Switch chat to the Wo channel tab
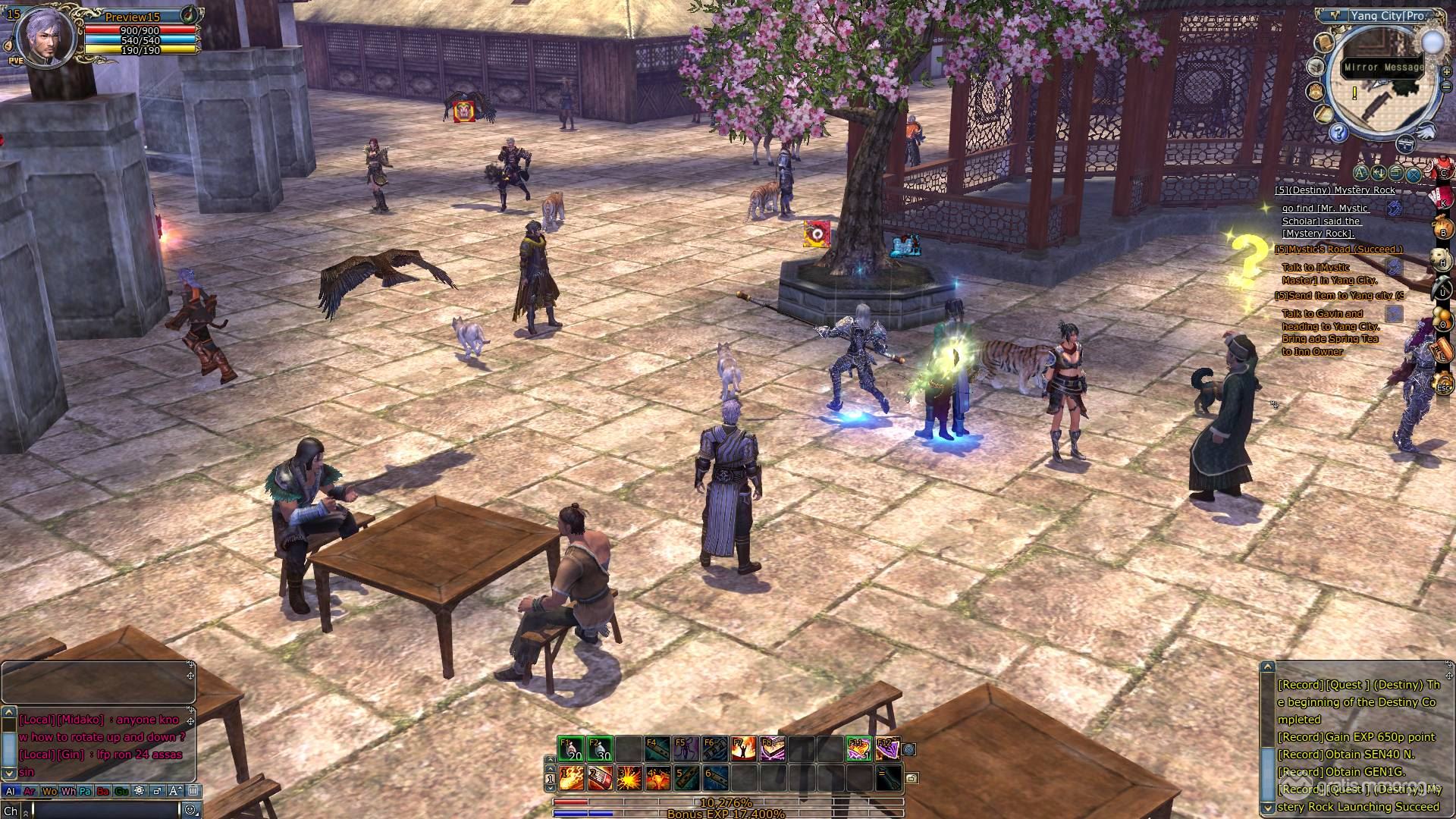1456x819 pixels. click(x=49, y=791)
